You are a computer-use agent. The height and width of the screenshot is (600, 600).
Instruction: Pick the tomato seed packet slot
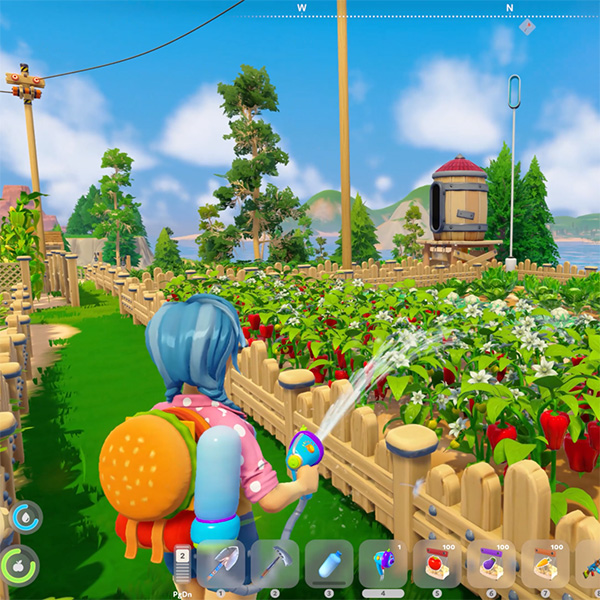[437, 564]
